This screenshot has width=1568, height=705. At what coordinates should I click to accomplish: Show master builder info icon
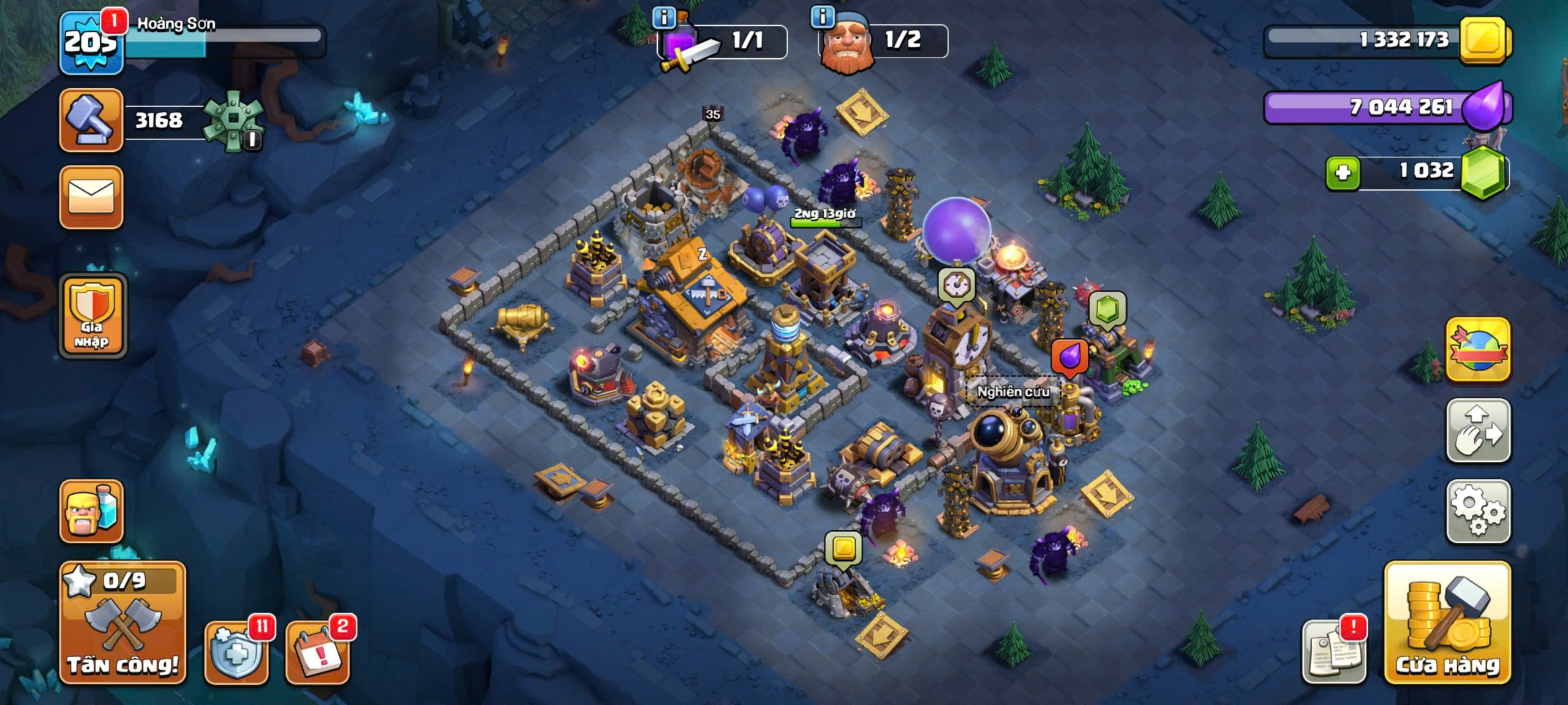(x=823, y=17)
